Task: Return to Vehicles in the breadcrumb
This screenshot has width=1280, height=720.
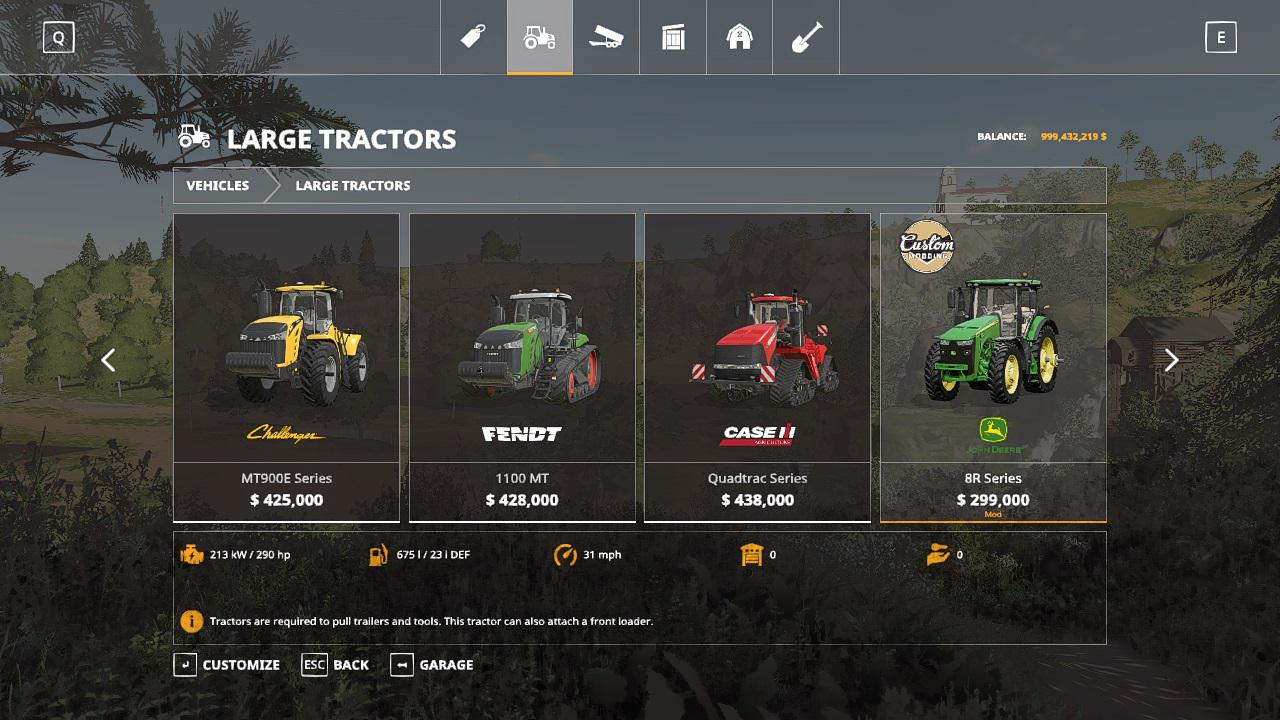Action: 217,186
